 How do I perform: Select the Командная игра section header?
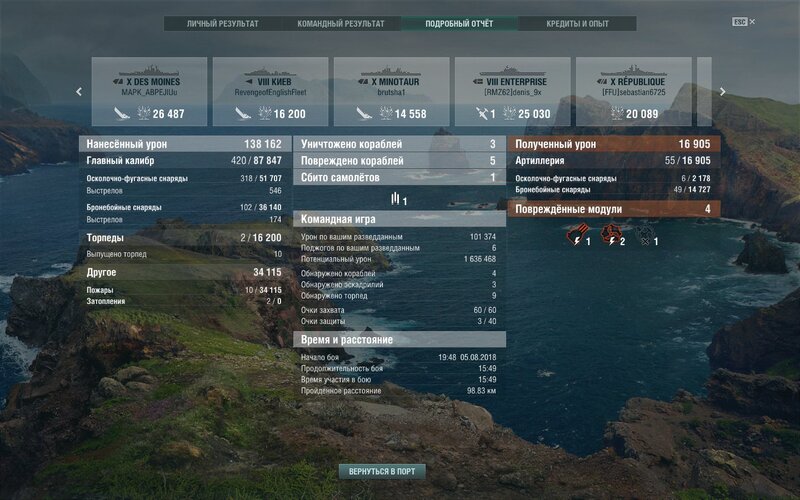click(399, 219)
